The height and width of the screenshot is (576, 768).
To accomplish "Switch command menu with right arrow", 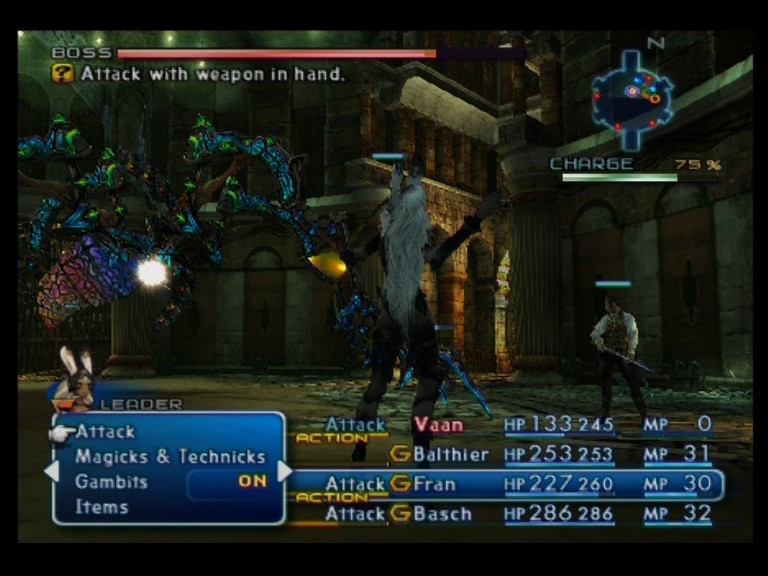I will [x=285, y=470].
